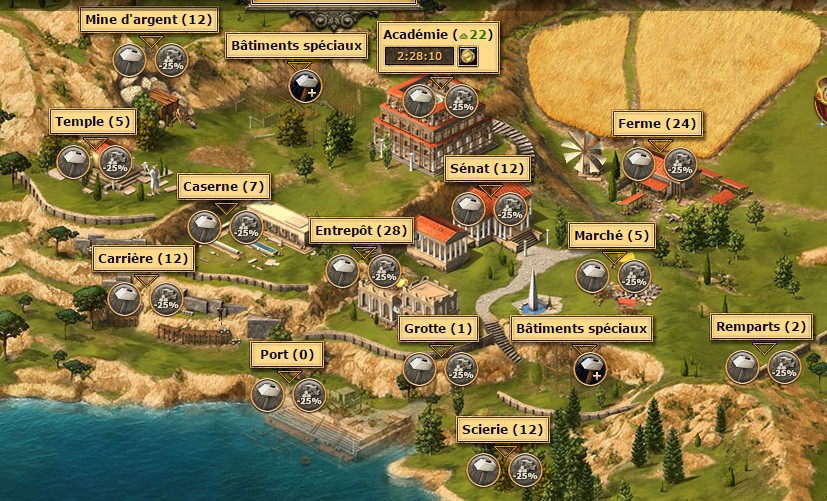Select the -25% build option for Temple

click(116, 161)
